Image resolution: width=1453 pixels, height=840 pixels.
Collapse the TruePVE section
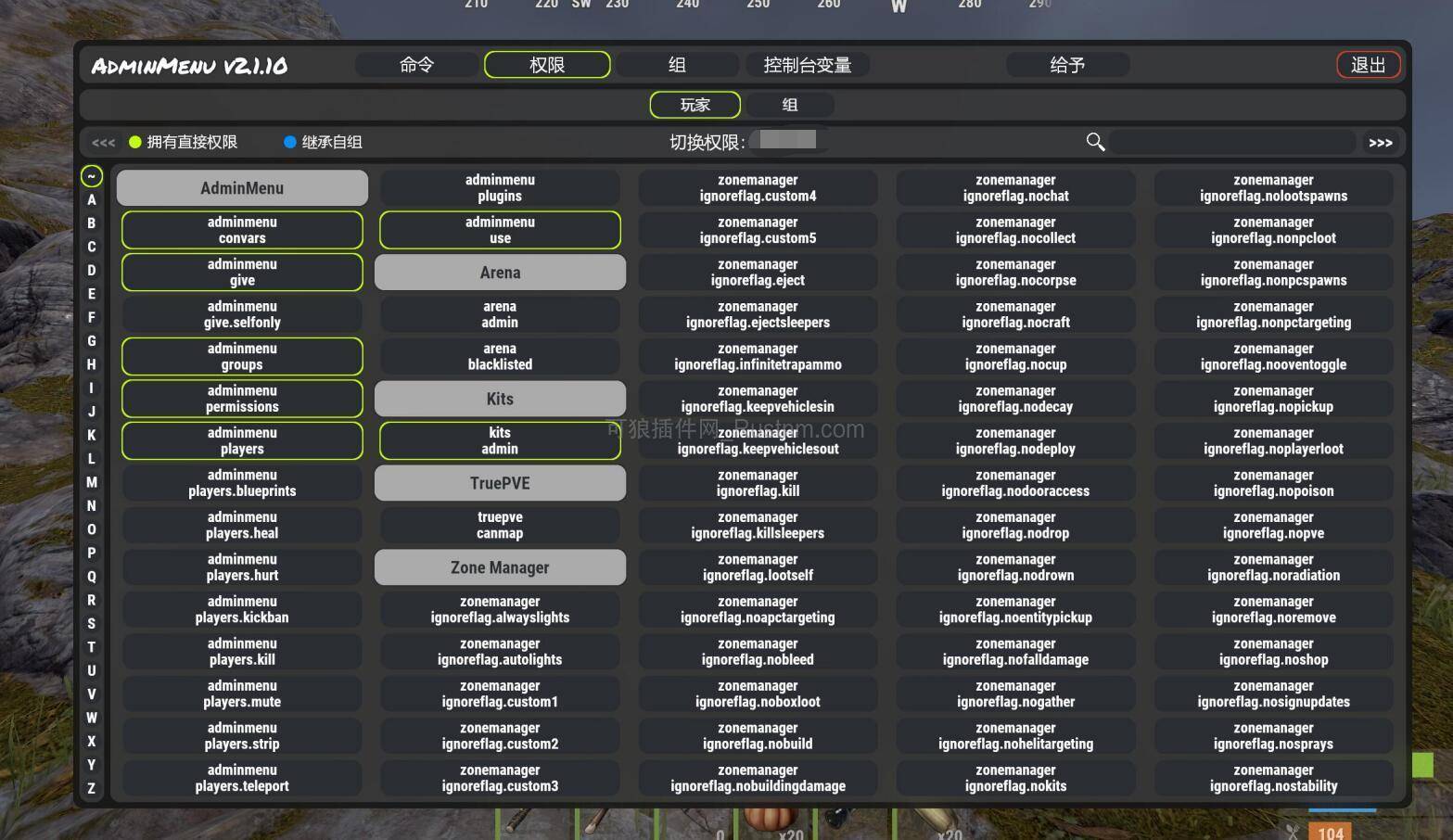tap(500, 482)
